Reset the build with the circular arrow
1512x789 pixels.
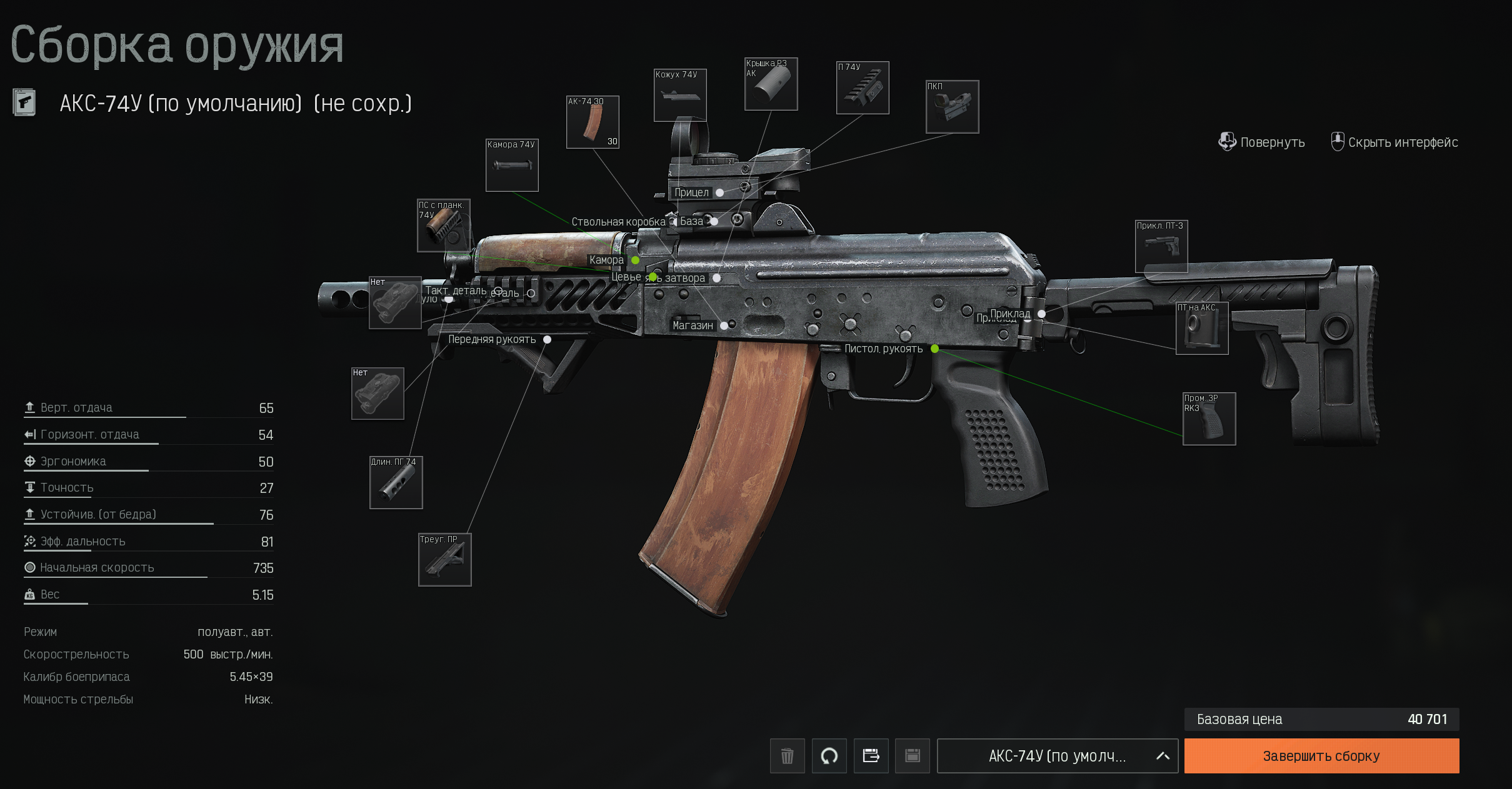pos(829,756)
